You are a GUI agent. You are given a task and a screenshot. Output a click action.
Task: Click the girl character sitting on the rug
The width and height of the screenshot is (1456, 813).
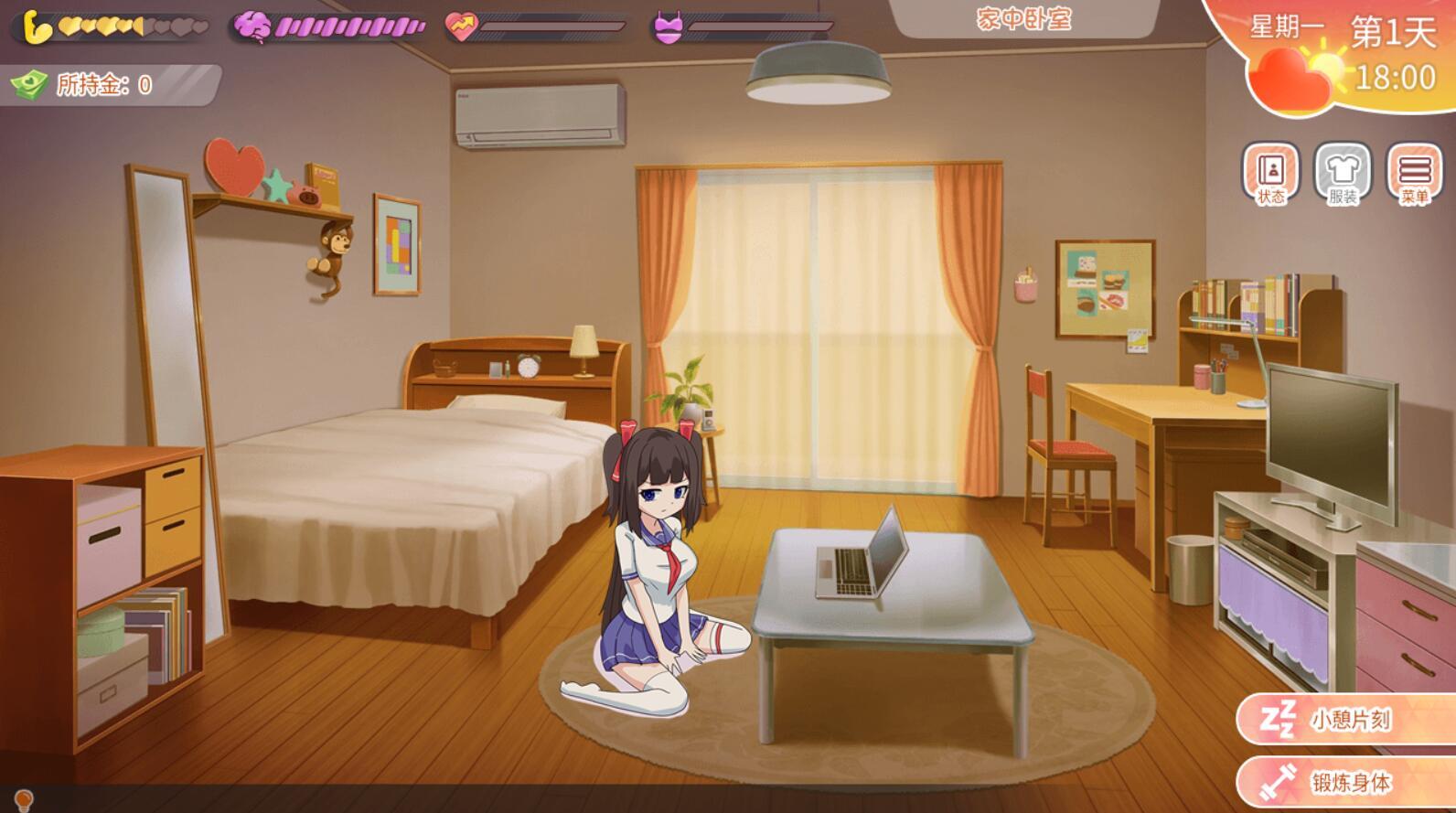point(655,567)
